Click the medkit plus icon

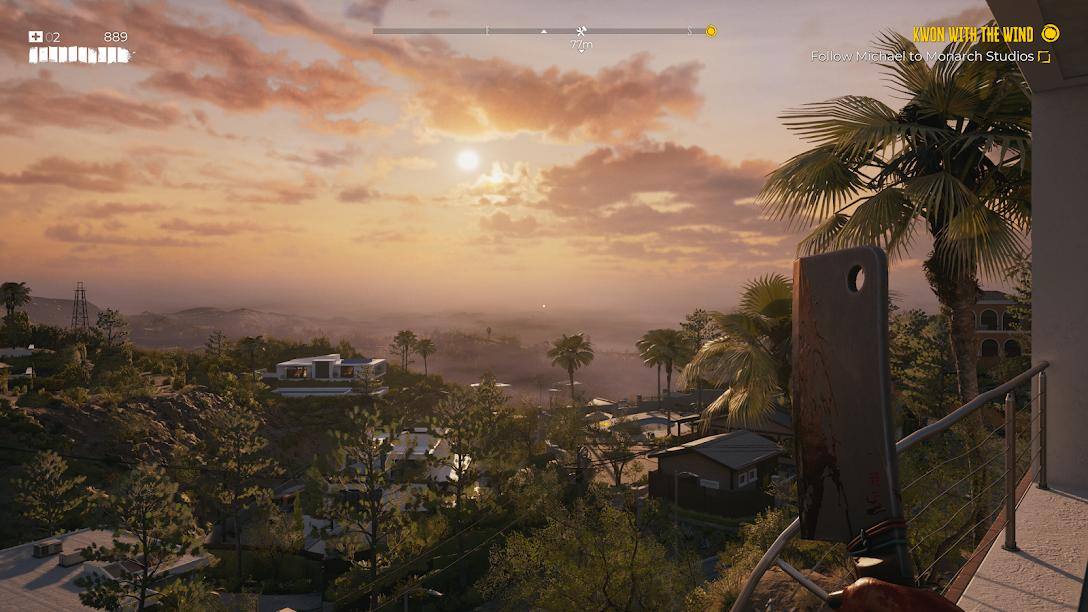(36, 37)
